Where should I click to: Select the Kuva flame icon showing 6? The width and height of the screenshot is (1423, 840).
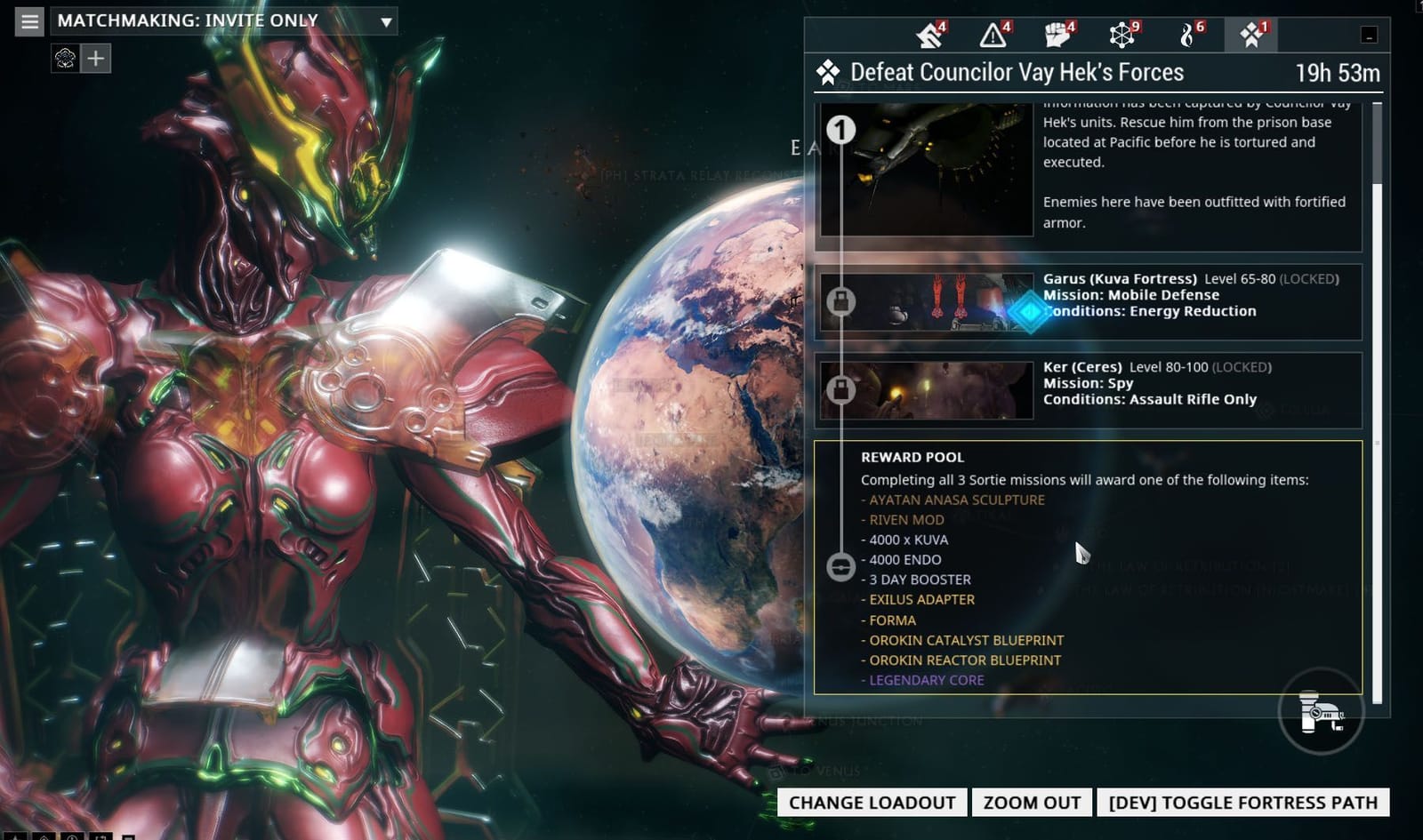pyautogui.click(x=1189, y=36)
